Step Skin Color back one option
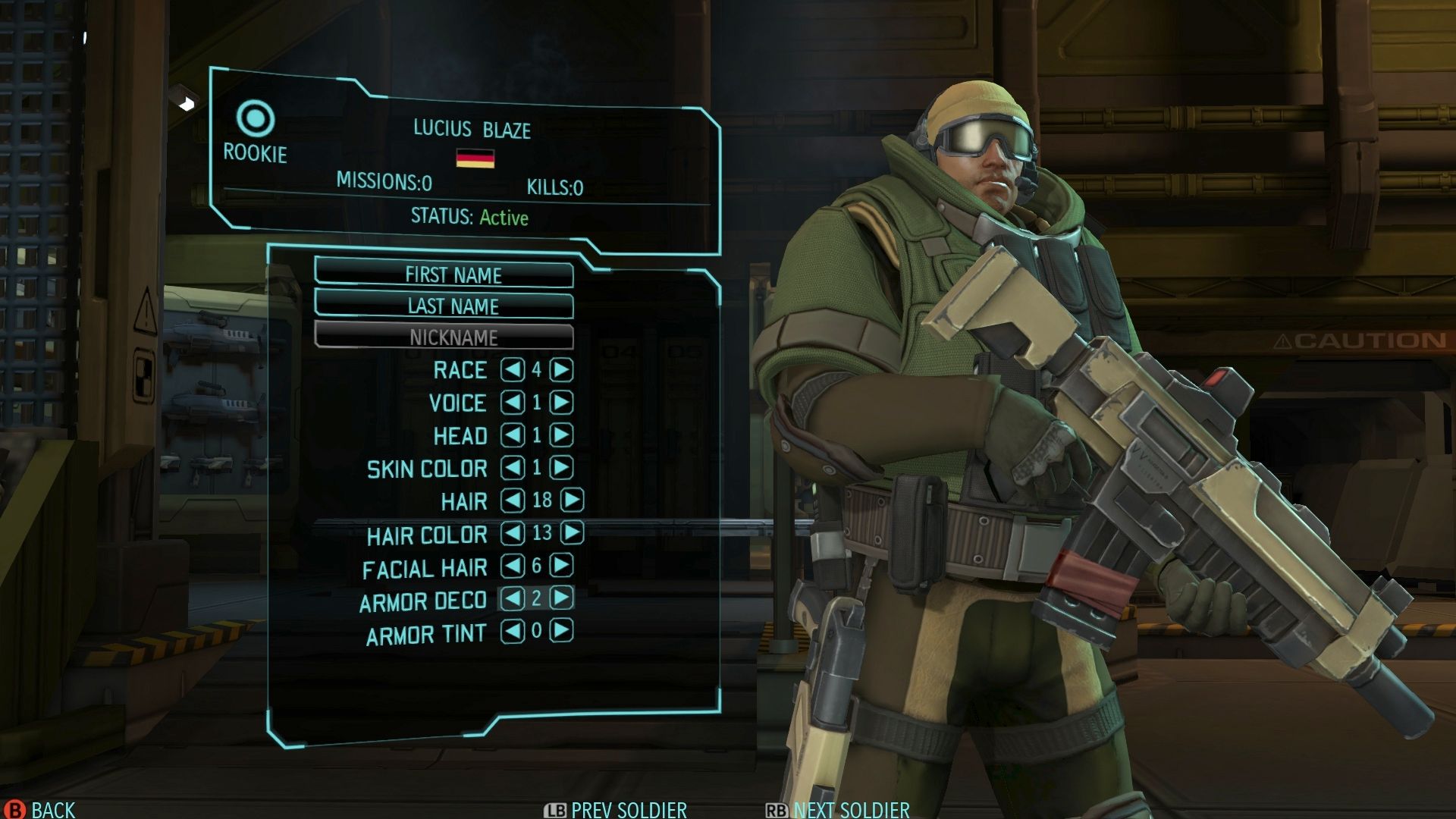This screenshot has width=1456, height=819. 513,467
